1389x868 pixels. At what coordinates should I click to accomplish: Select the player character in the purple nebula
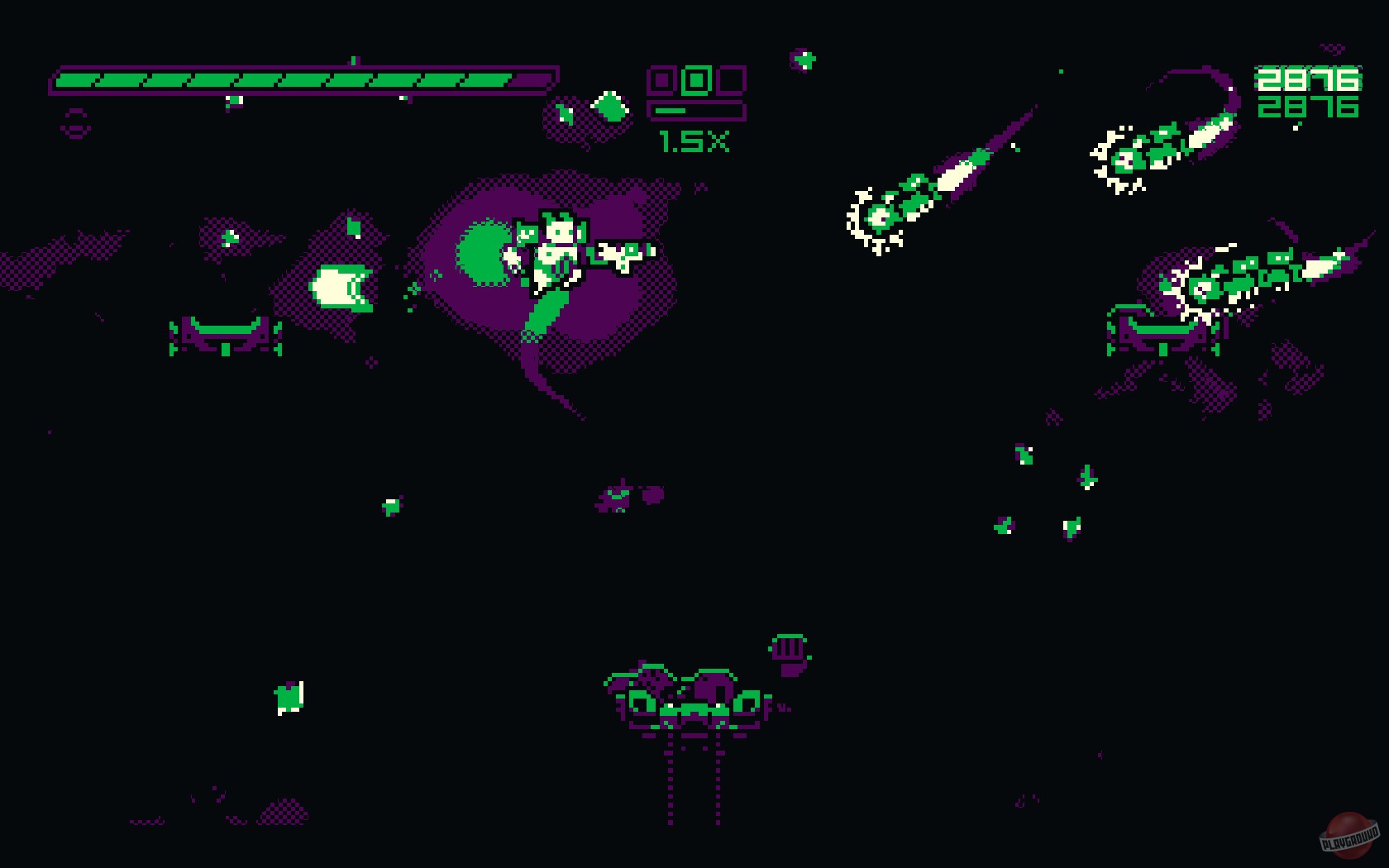point(558,248)
